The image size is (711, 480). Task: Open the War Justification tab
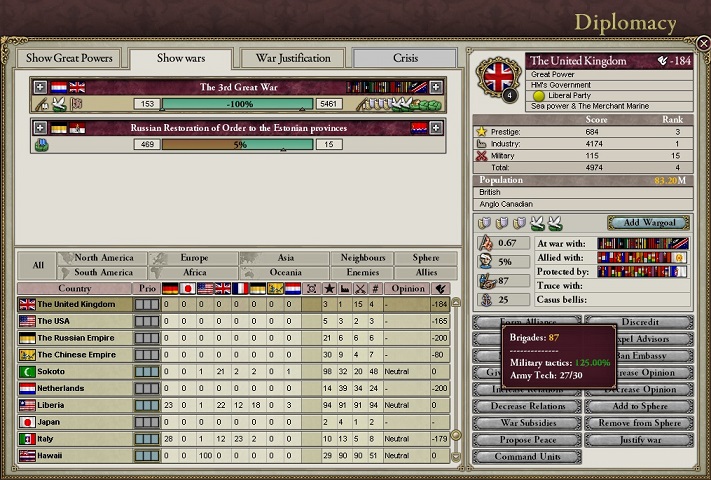pyautogui.click(x=292, y=58)
